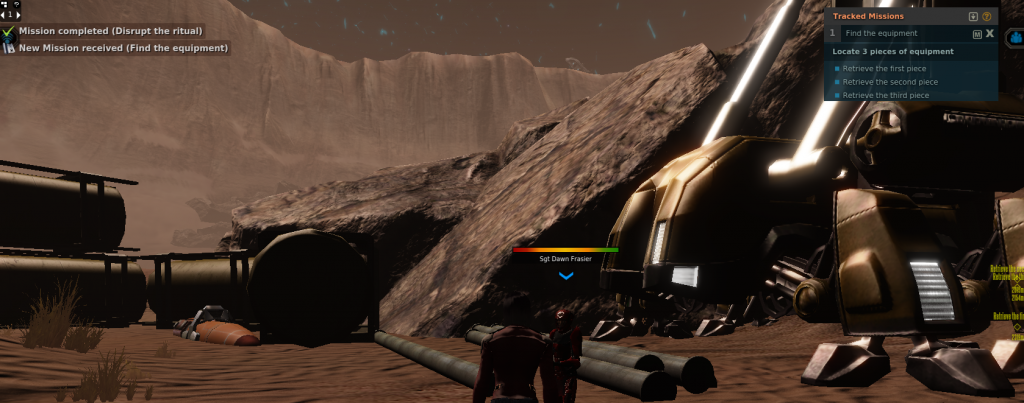Go to previous page with left arrow

pyautogui.click(x=4, y=15)
